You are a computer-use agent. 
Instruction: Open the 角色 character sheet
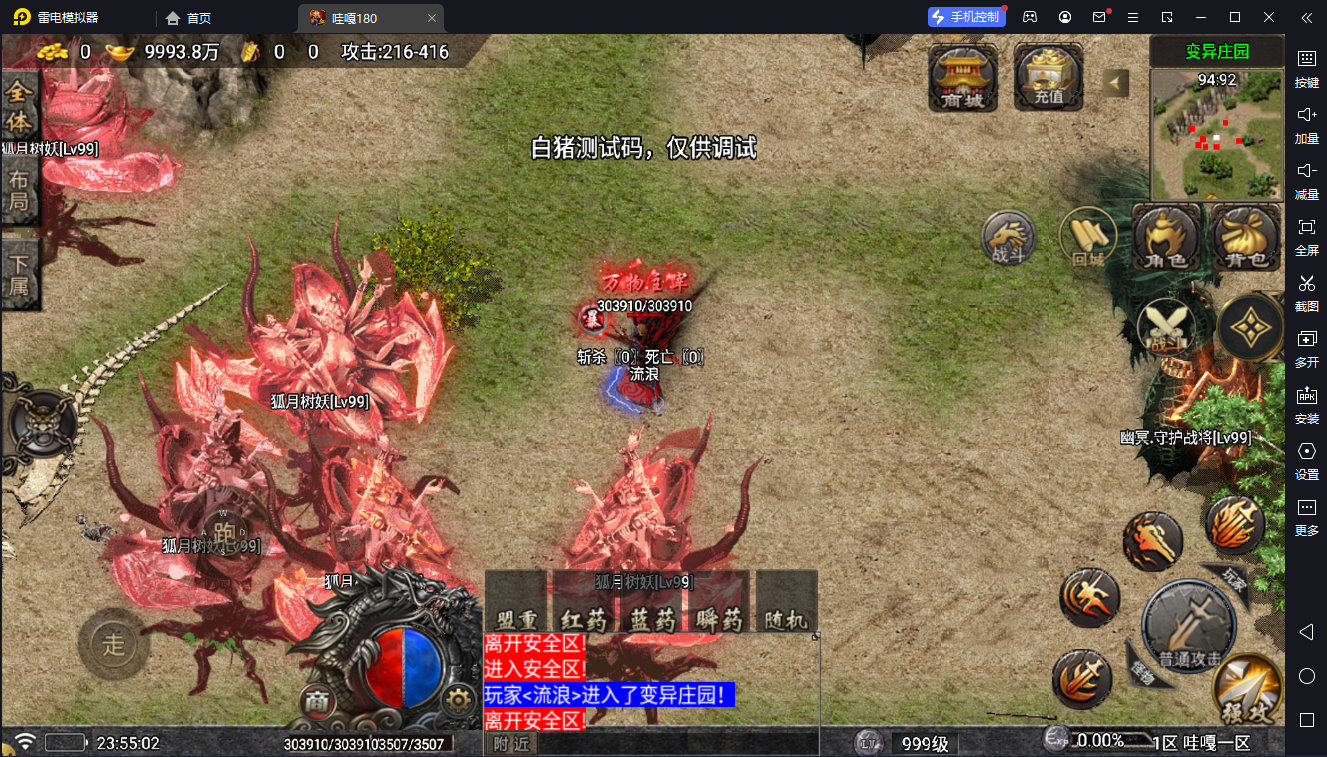(1166, 238)
